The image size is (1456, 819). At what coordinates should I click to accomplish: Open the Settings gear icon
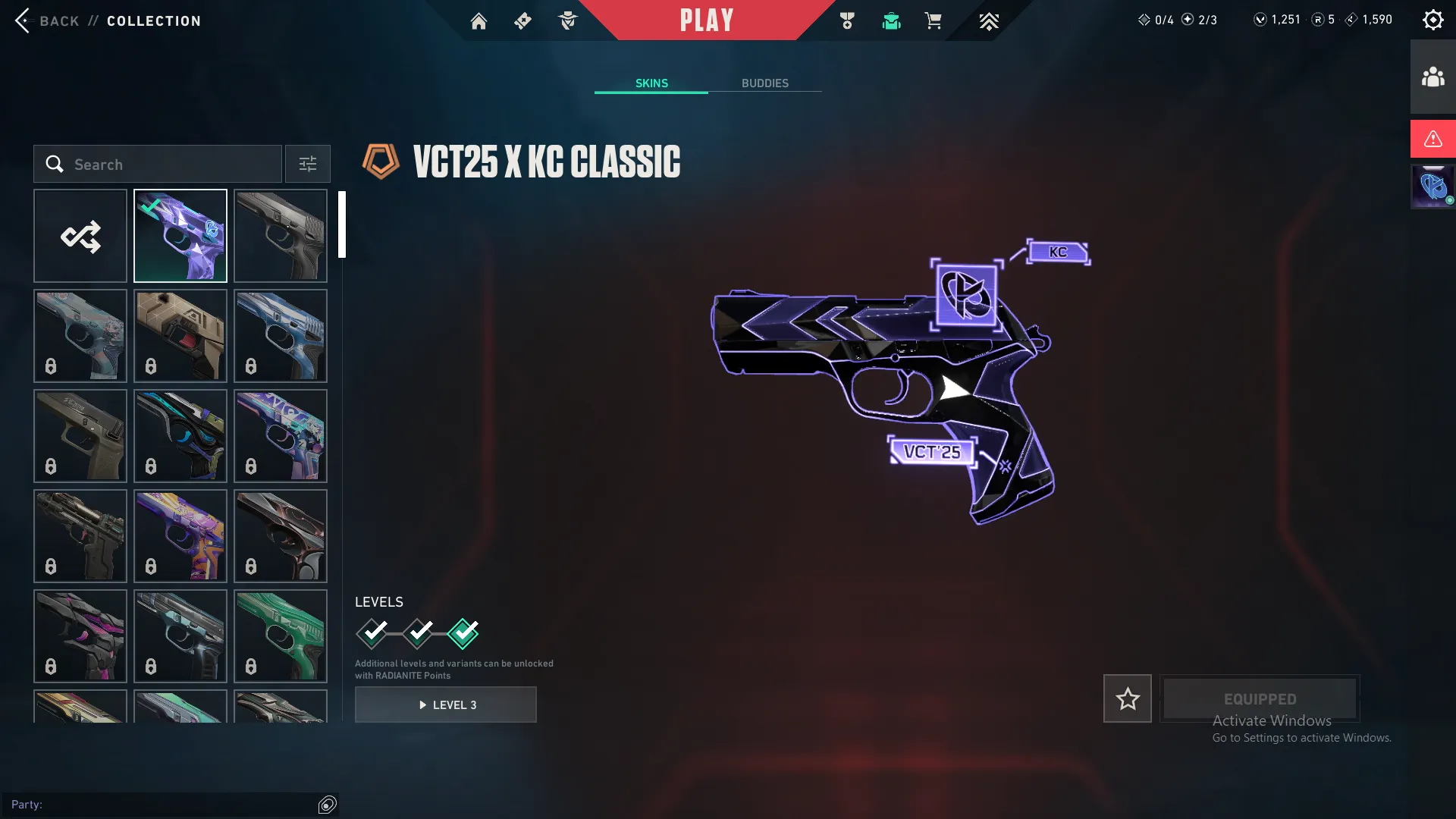coord(1432,19)
